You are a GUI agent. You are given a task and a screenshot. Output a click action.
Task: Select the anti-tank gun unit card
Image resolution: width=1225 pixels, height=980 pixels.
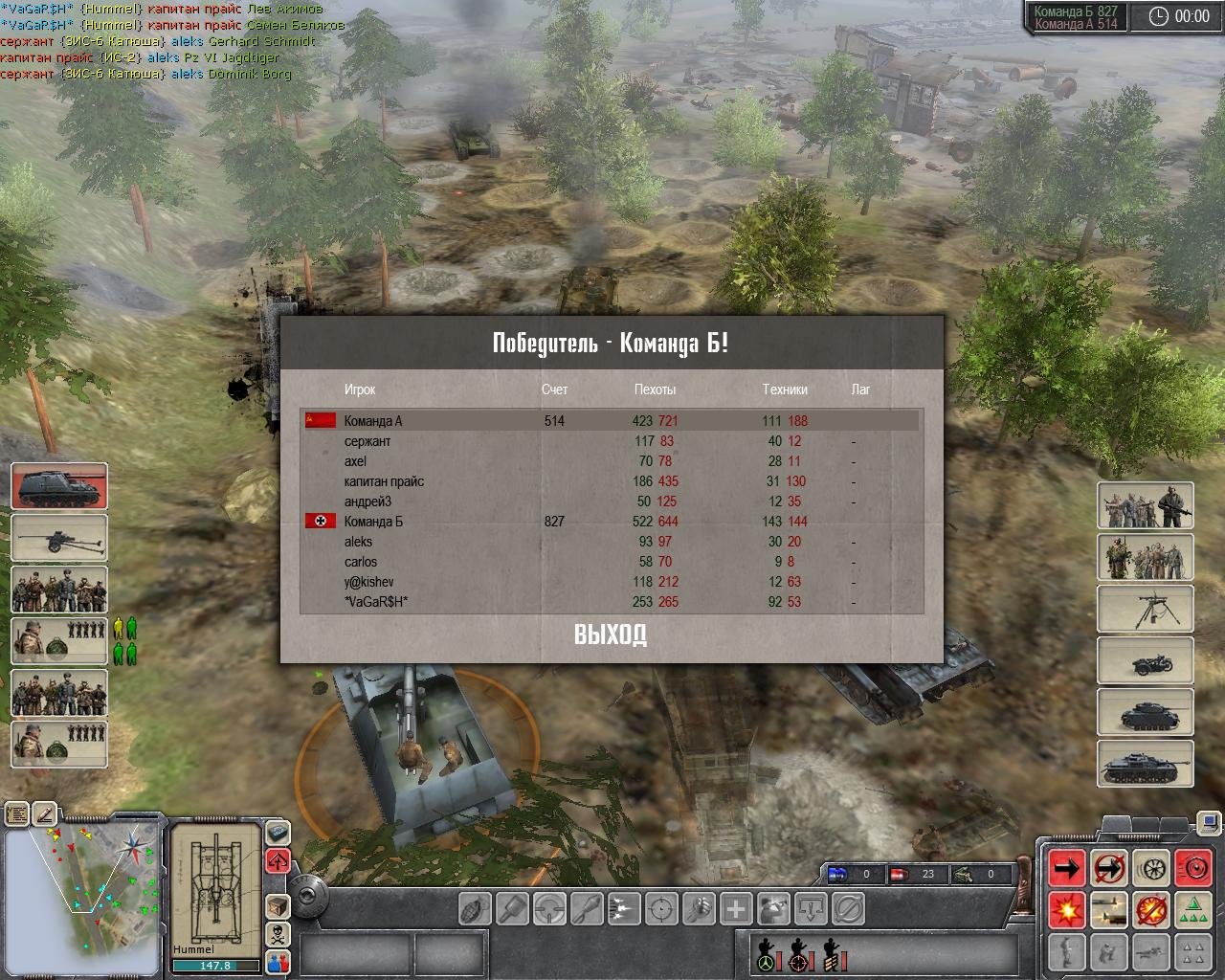(59, 537)
